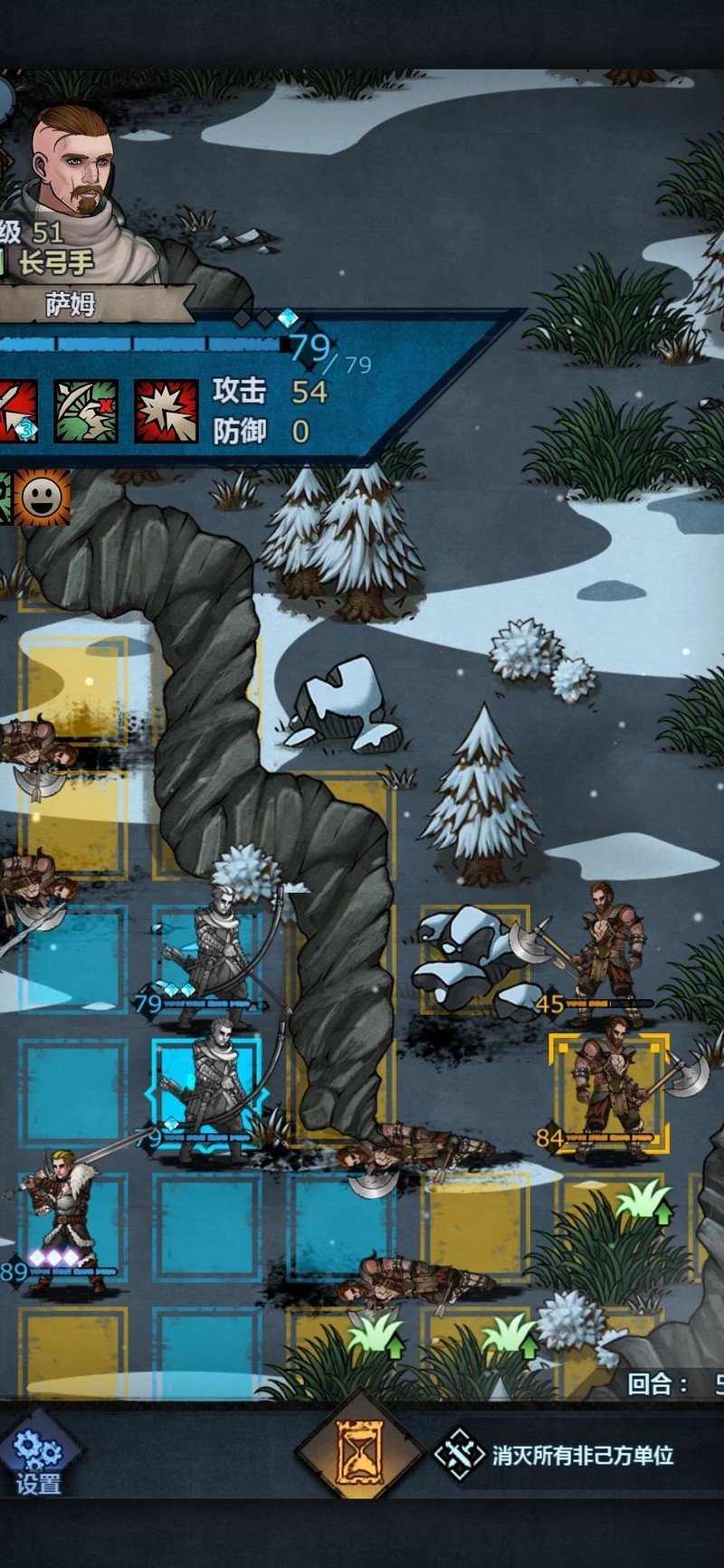Select the highlighted archer on the bright blue tile

coord(208,1092)
